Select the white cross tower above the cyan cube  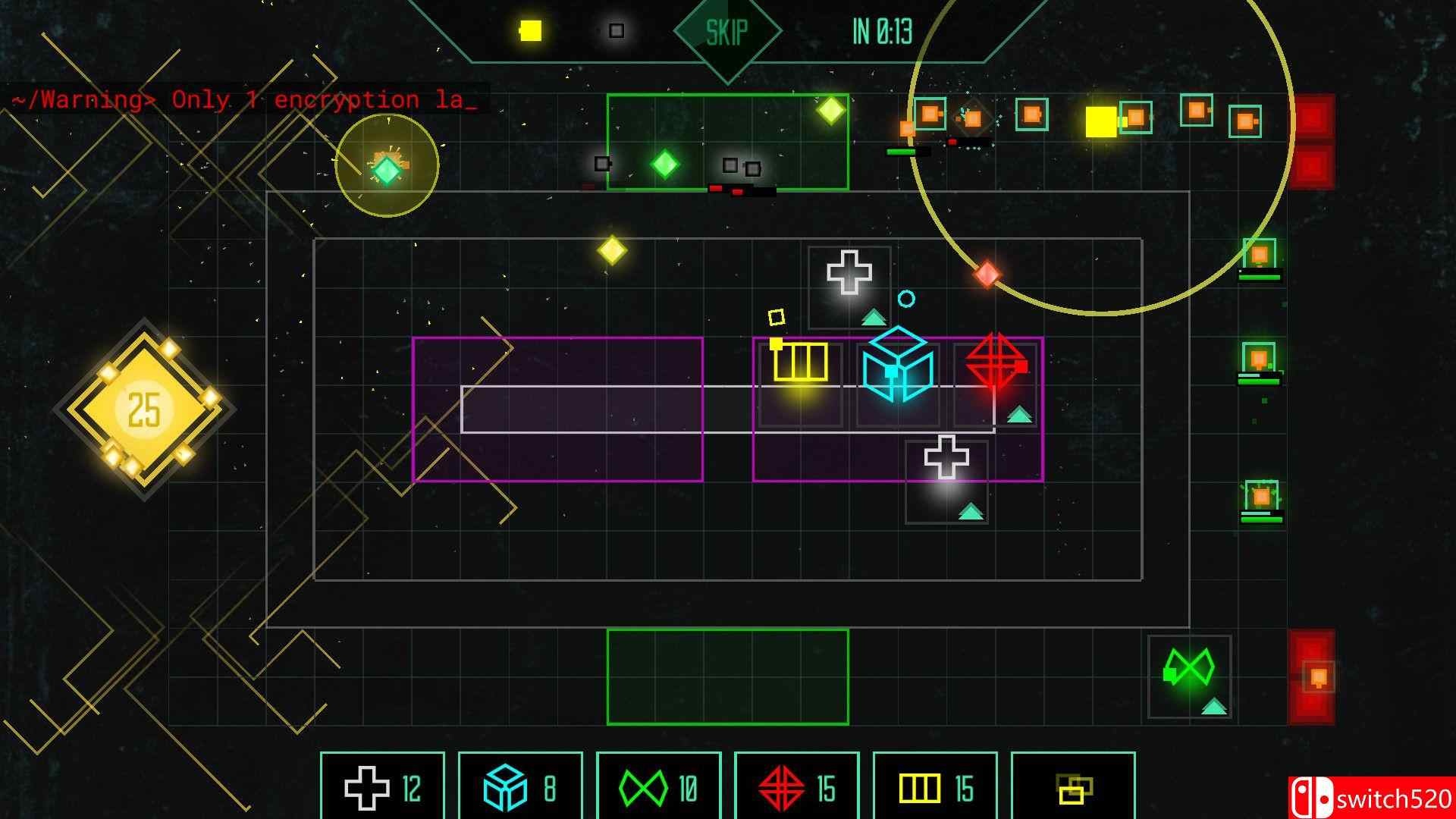point(849,271)
